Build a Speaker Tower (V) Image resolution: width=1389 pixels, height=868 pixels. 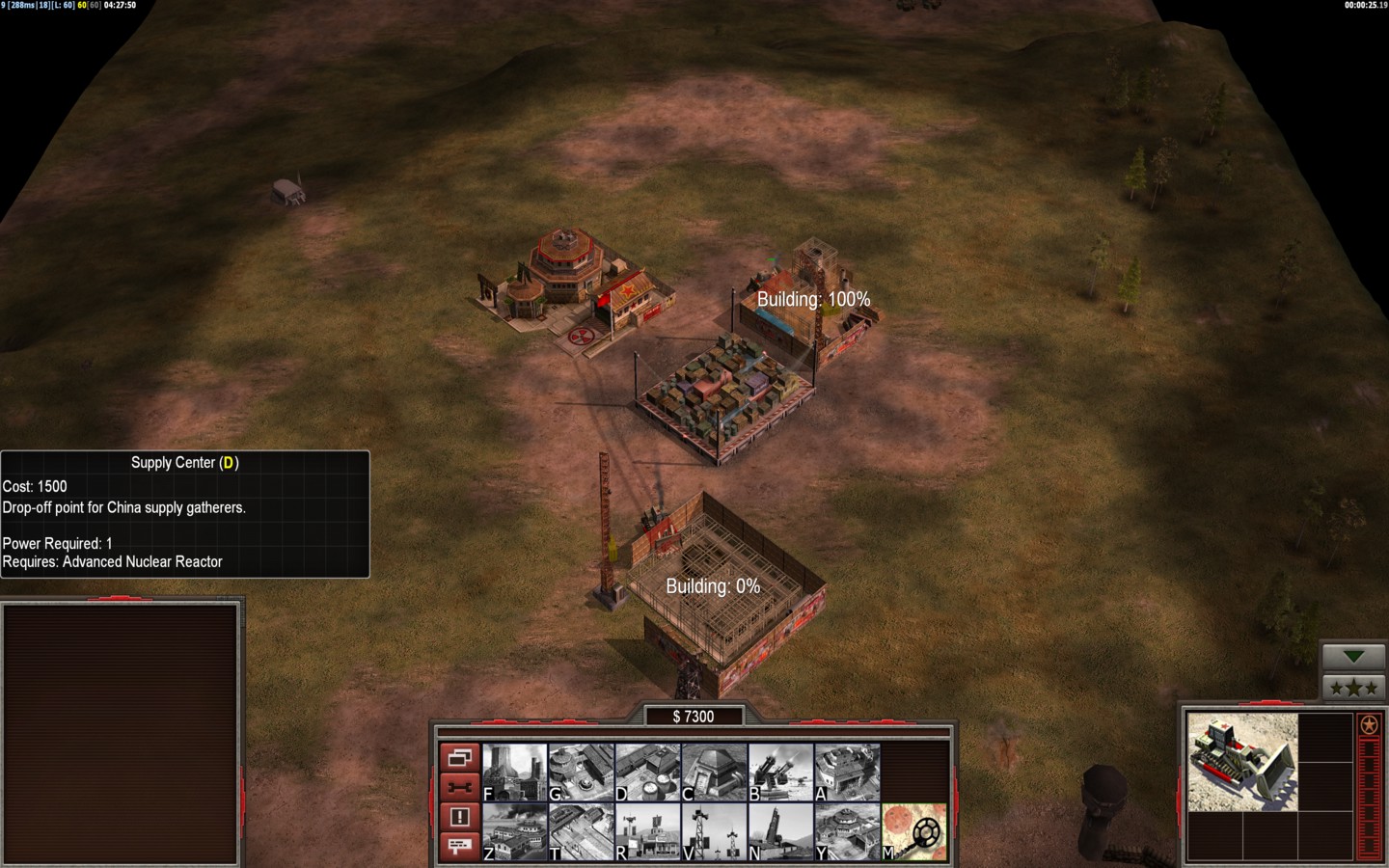coord(715,831)
